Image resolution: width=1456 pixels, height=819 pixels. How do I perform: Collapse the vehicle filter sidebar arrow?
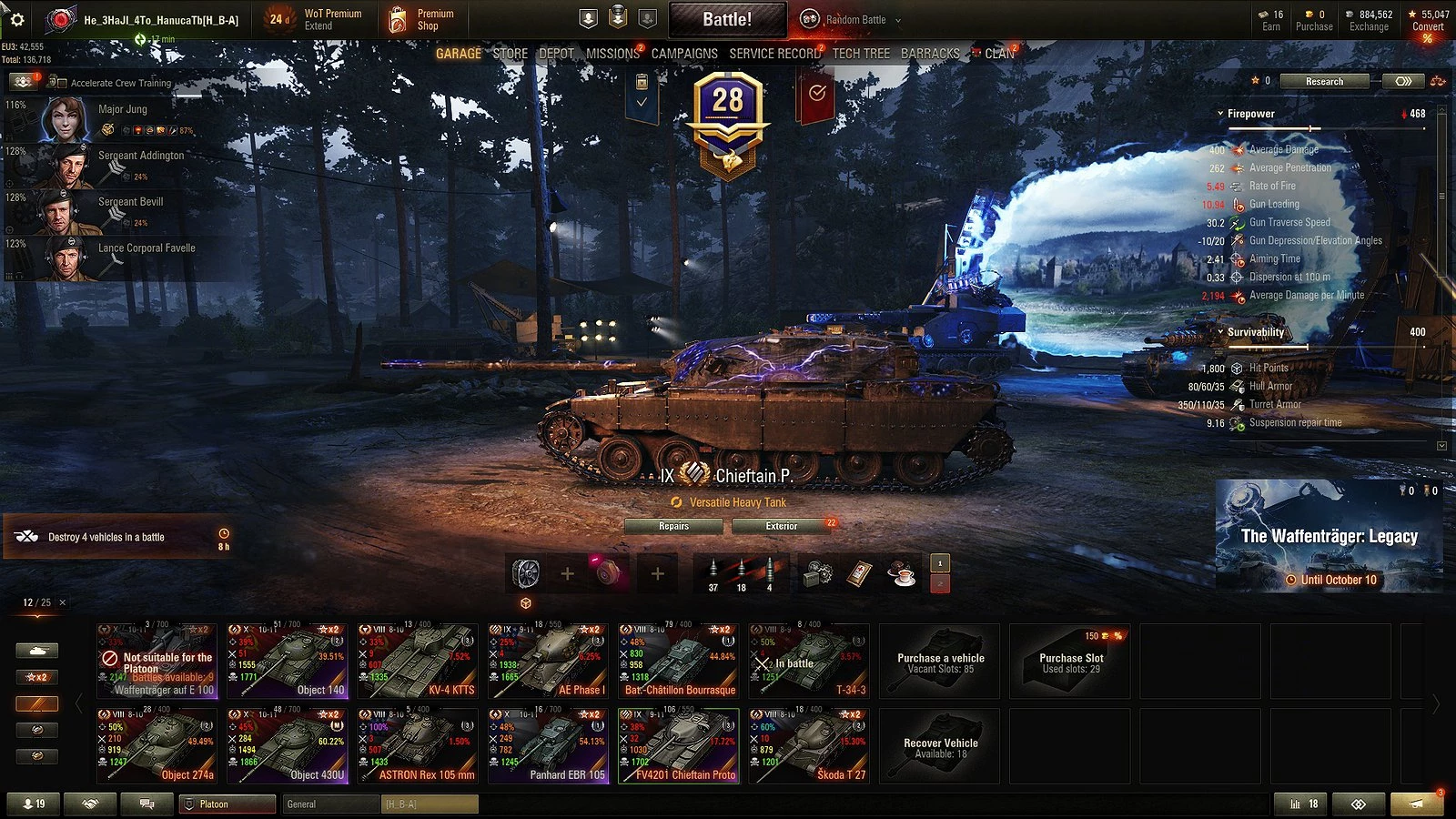(x=79, y=703)
